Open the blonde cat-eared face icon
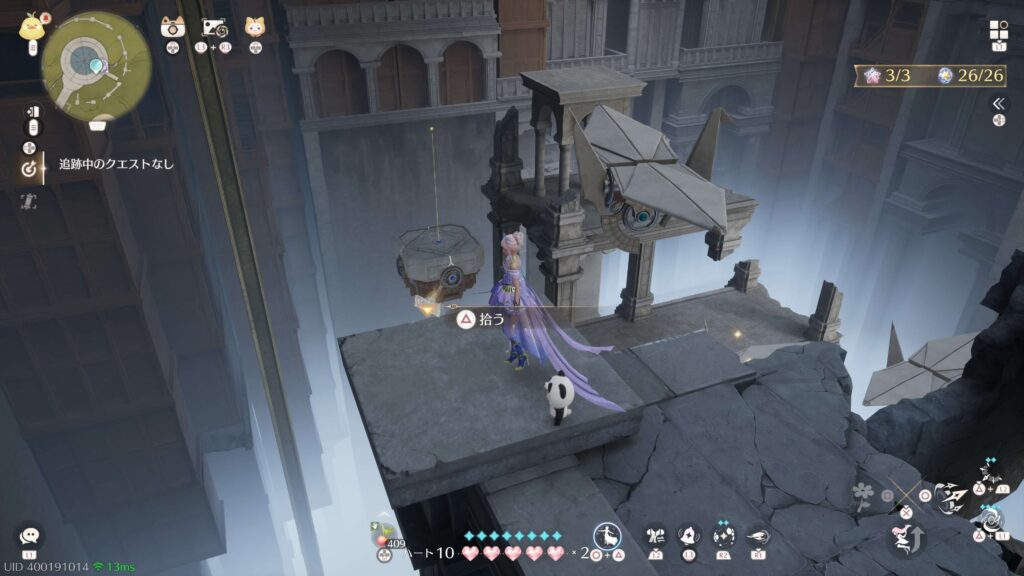Screen dimensions: 1024x576 click(x=255, y=28)
